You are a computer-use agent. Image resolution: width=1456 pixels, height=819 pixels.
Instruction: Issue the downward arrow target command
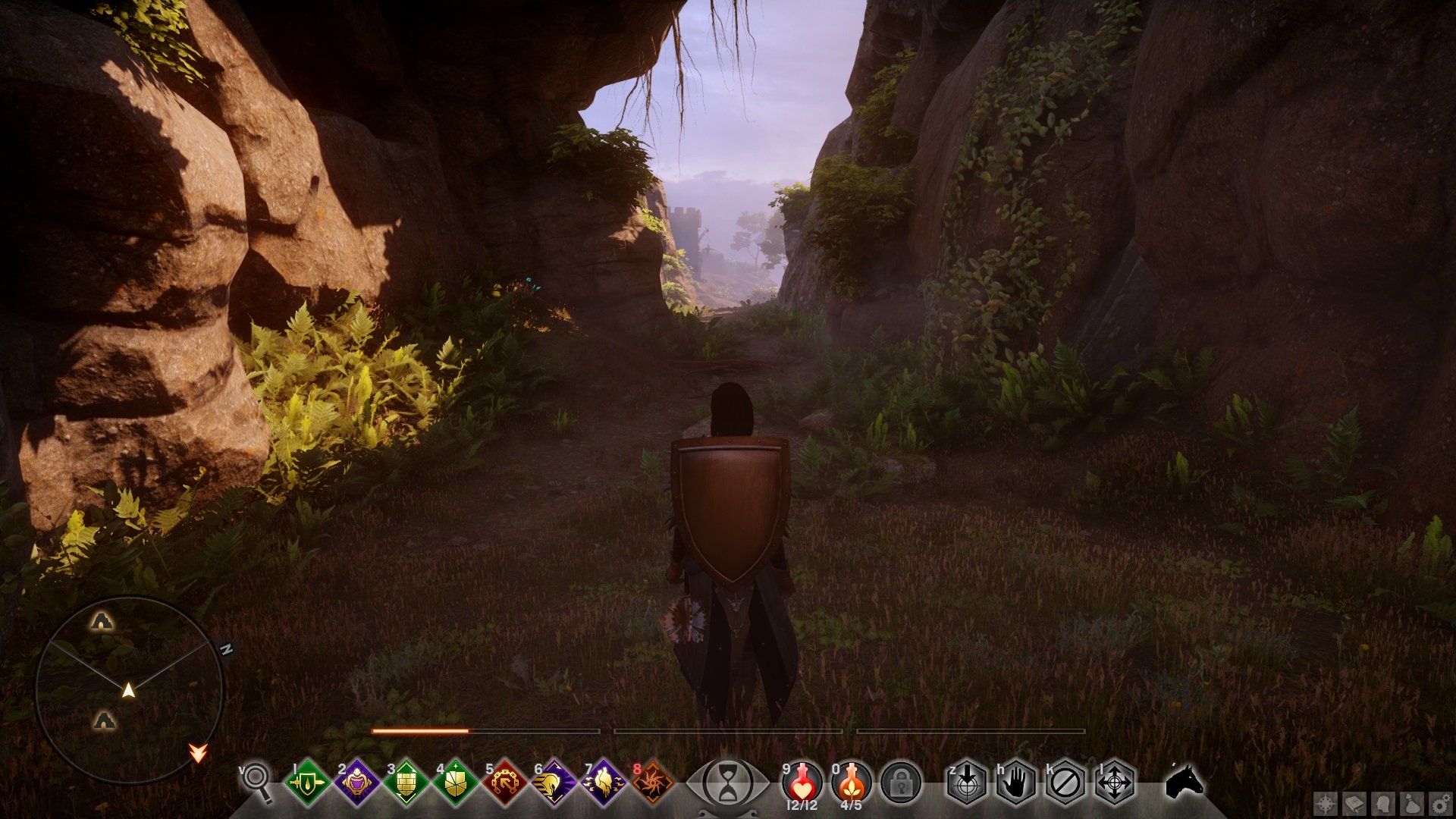coord(968,781)
